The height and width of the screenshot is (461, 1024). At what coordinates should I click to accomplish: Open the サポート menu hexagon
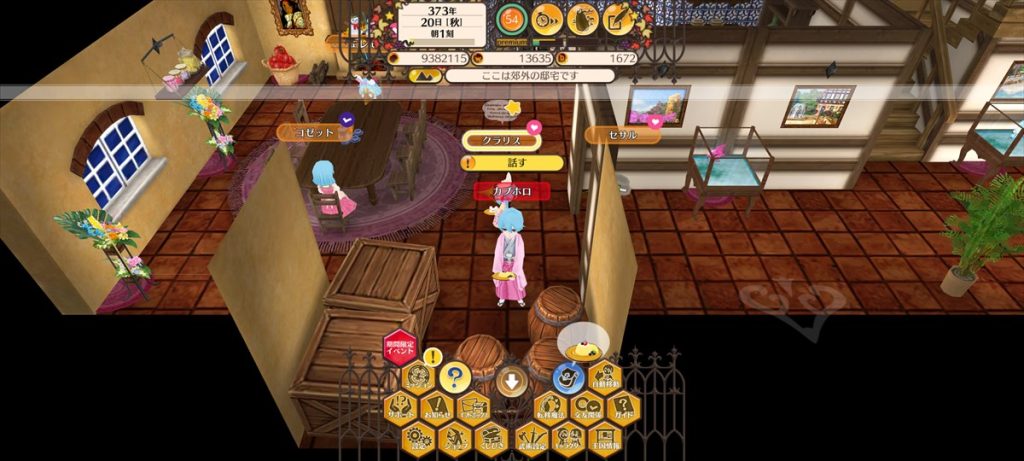(401, 407)
